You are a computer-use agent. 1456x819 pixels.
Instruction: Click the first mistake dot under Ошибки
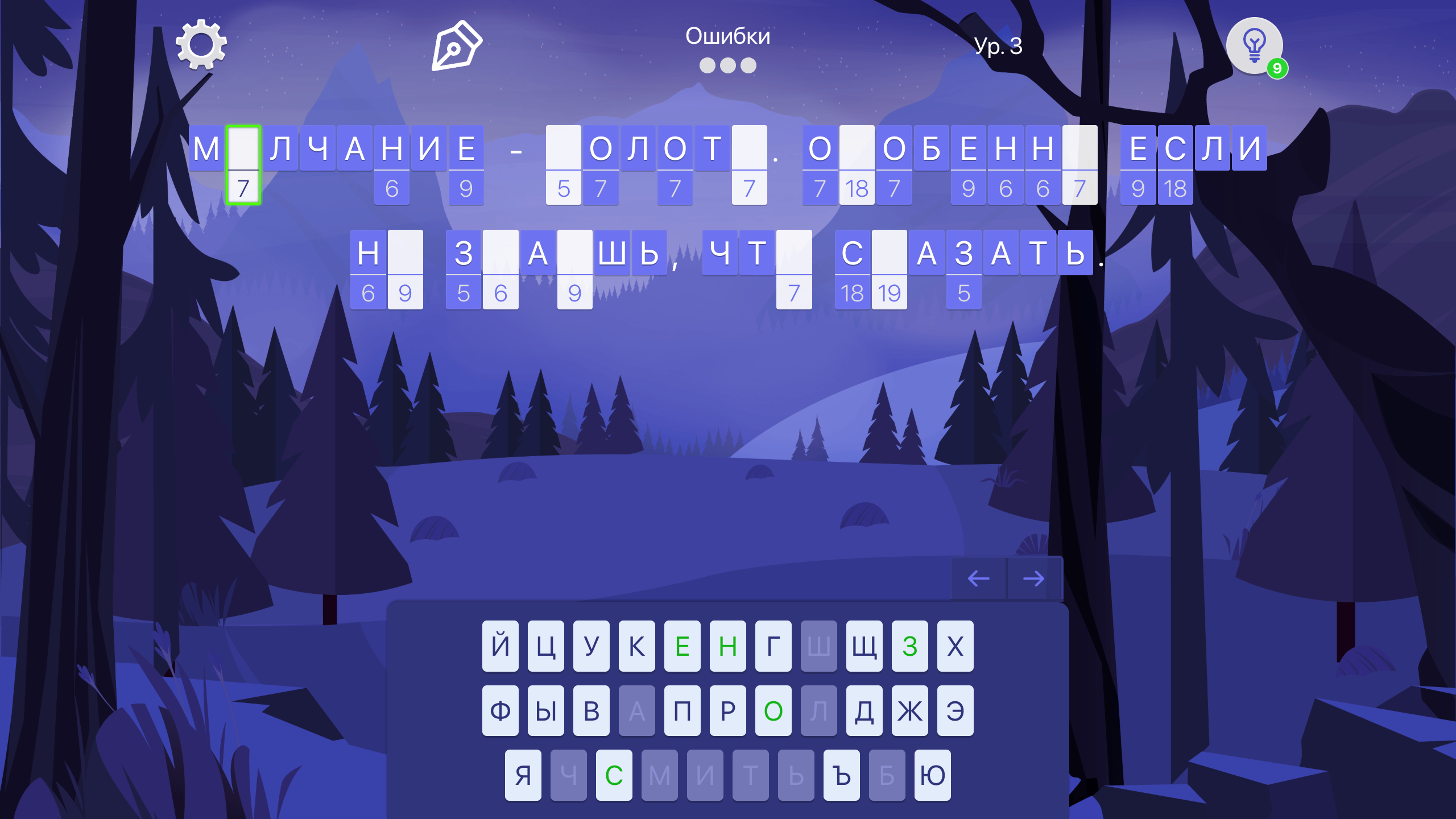[x=709, y=65]
